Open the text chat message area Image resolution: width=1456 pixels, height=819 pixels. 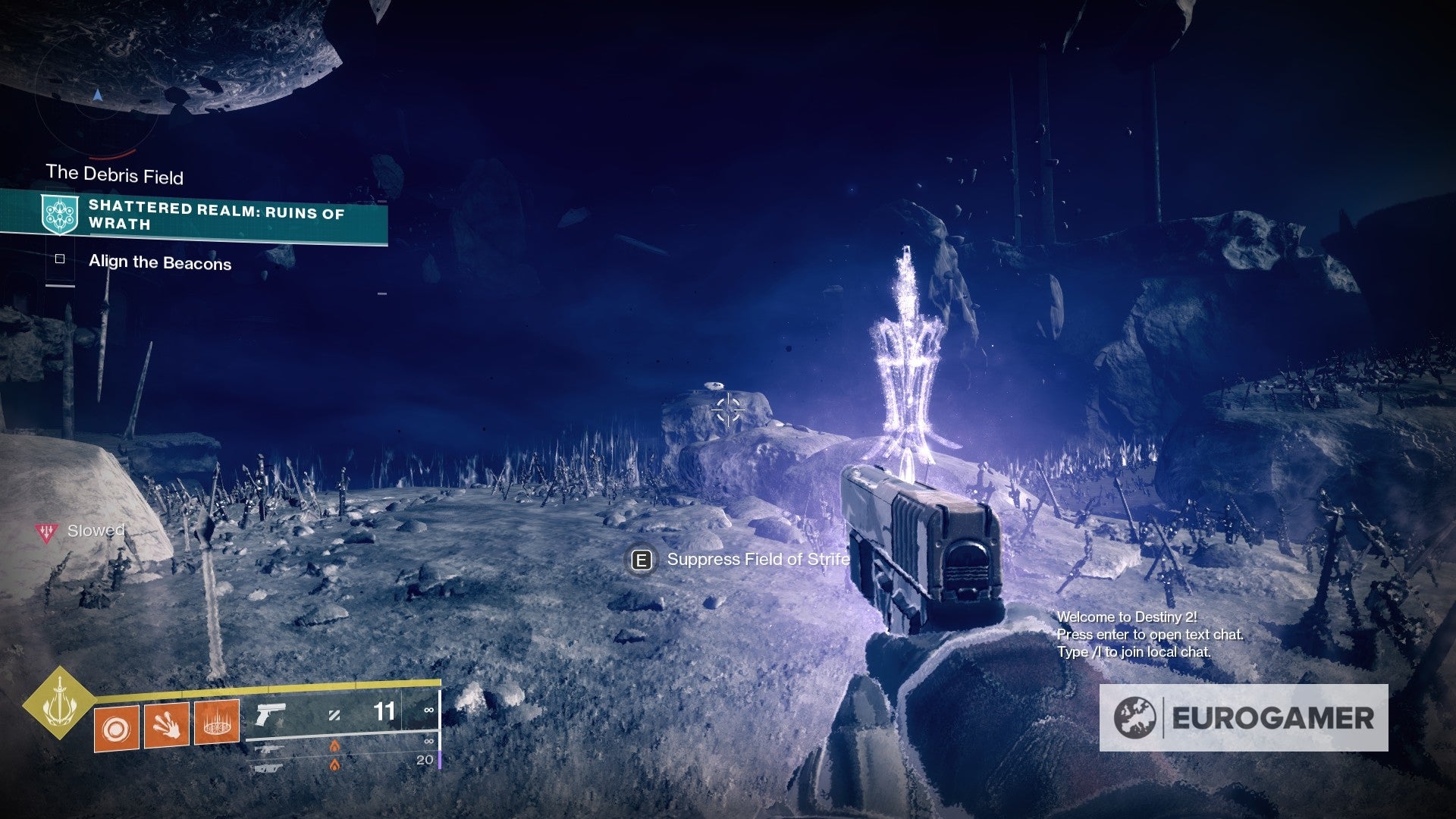click(x=1149, y=635)
